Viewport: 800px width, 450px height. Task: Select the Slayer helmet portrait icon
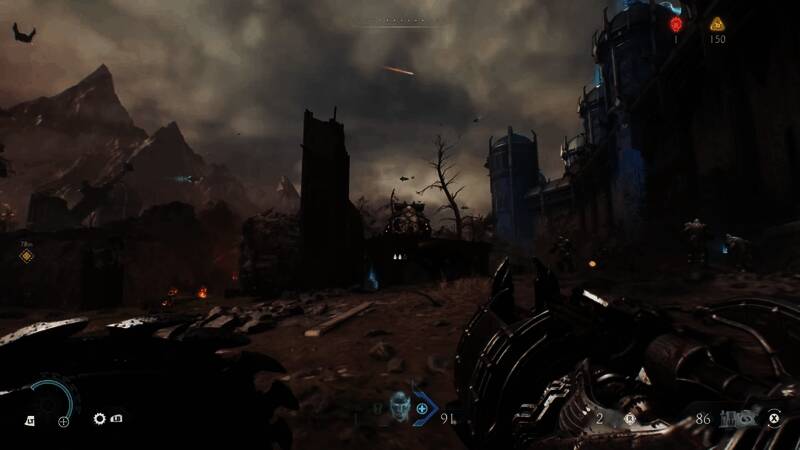(399, 405)
